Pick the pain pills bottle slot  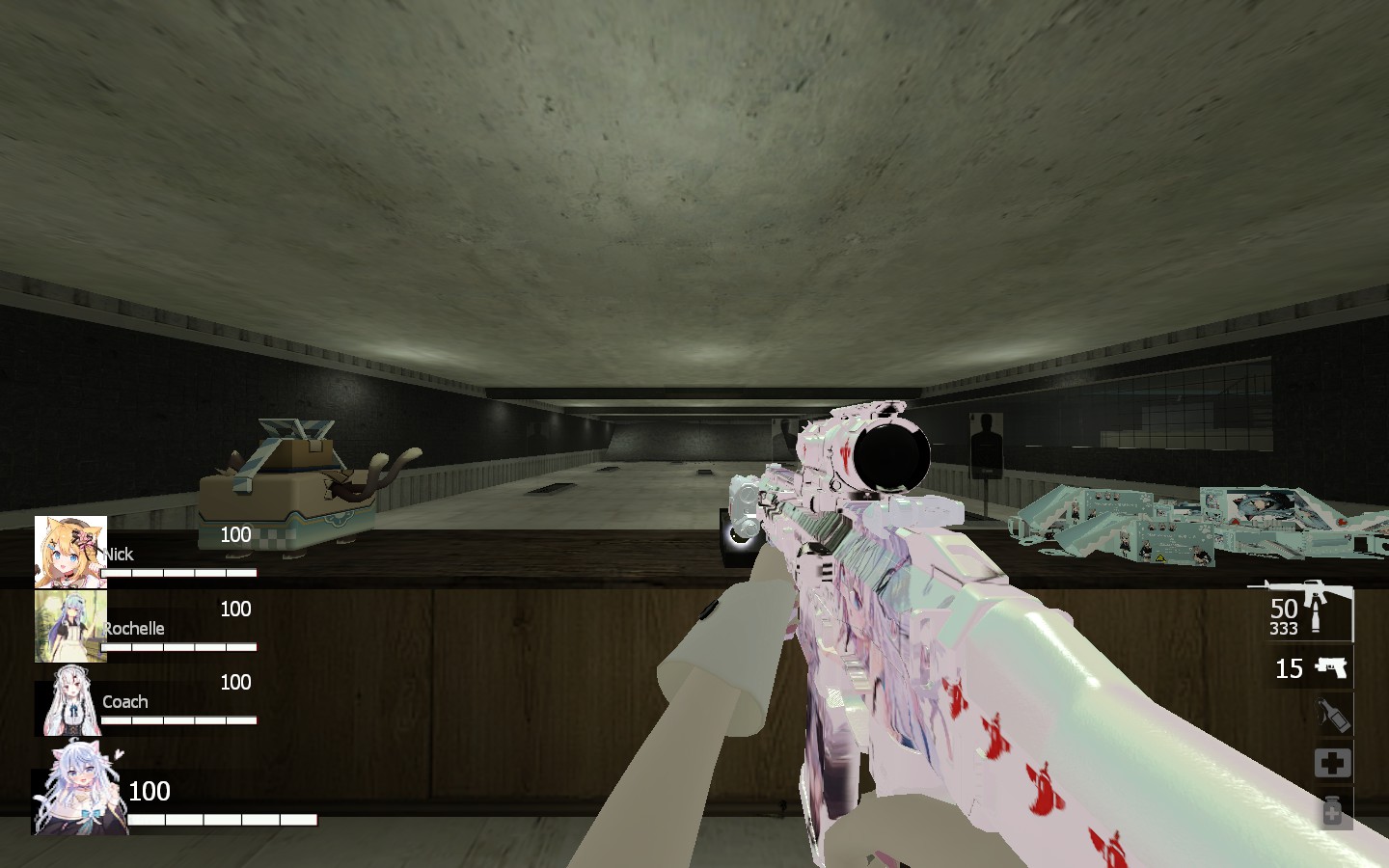click(1333, 810)
